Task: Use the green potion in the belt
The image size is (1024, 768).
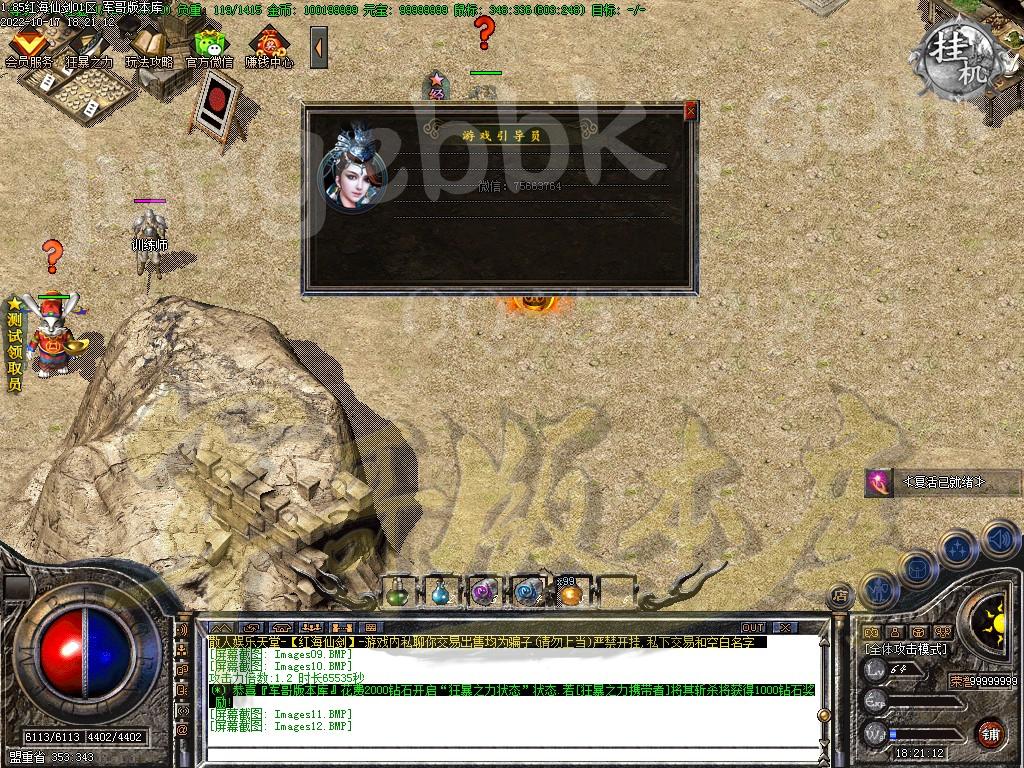Action: click(x=397, y=593)
